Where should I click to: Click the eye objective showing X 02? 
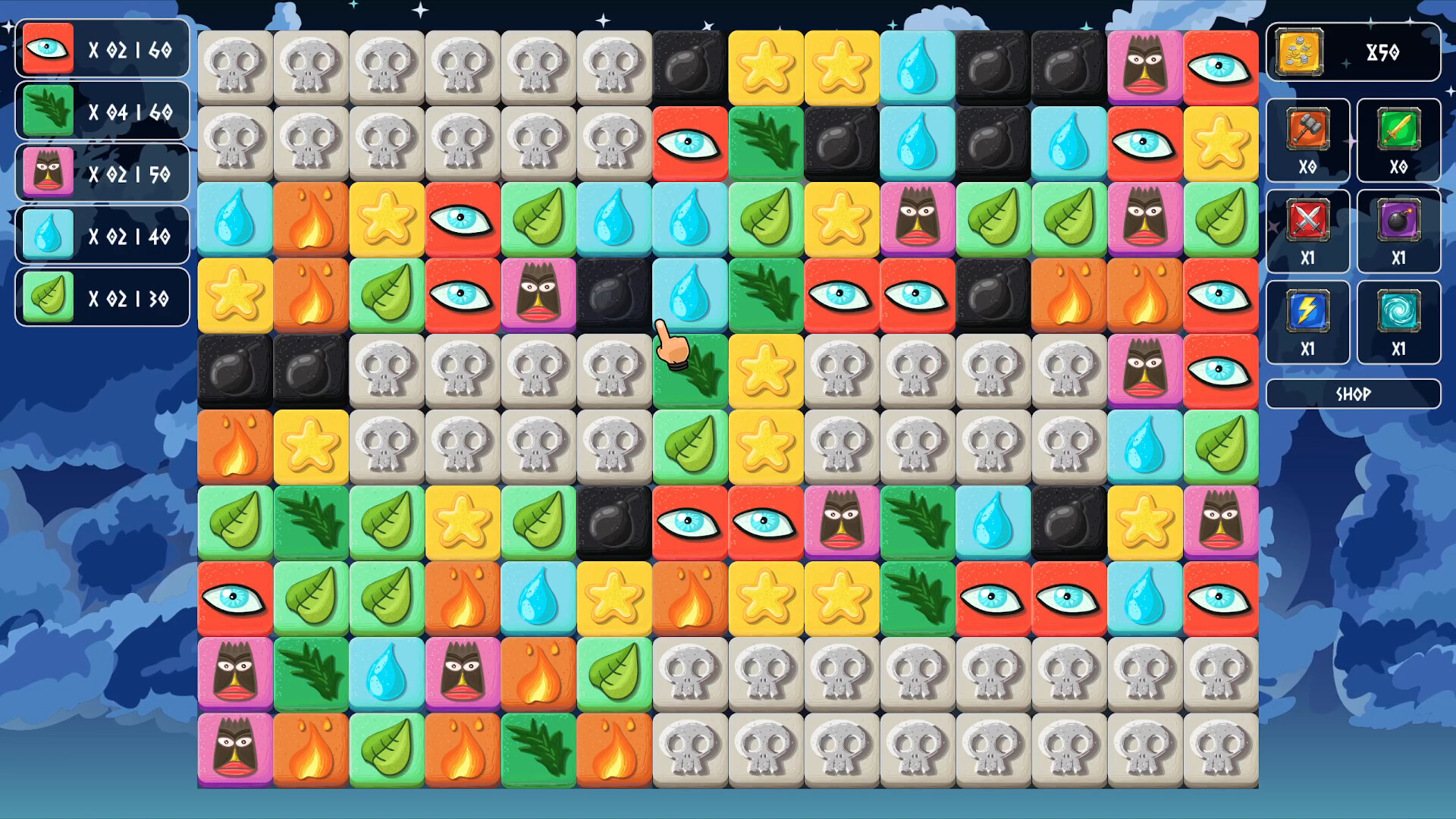(47, 49)
